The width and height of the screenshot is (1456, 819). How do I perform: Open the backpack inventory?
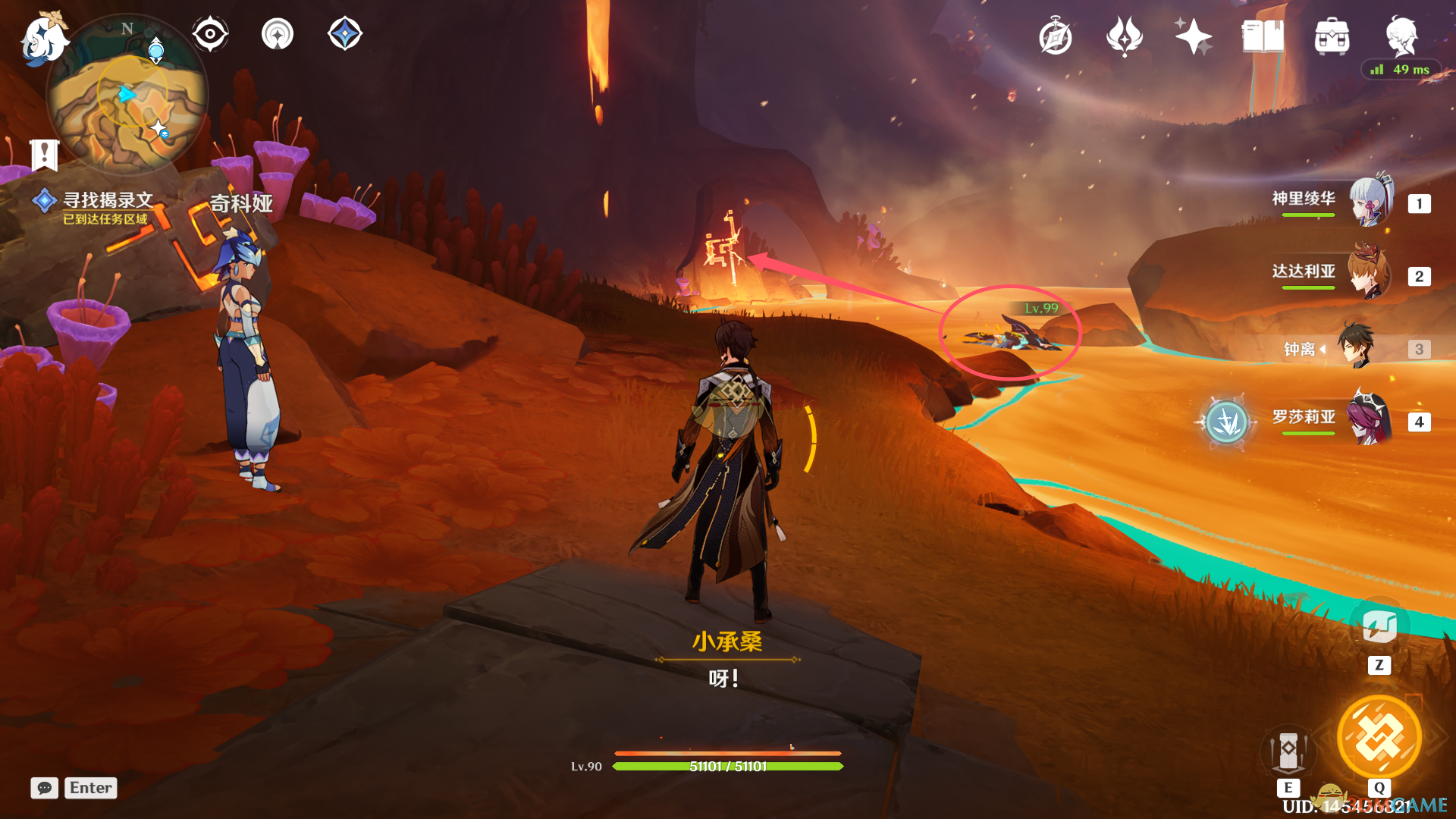[x=1332, y=36]
